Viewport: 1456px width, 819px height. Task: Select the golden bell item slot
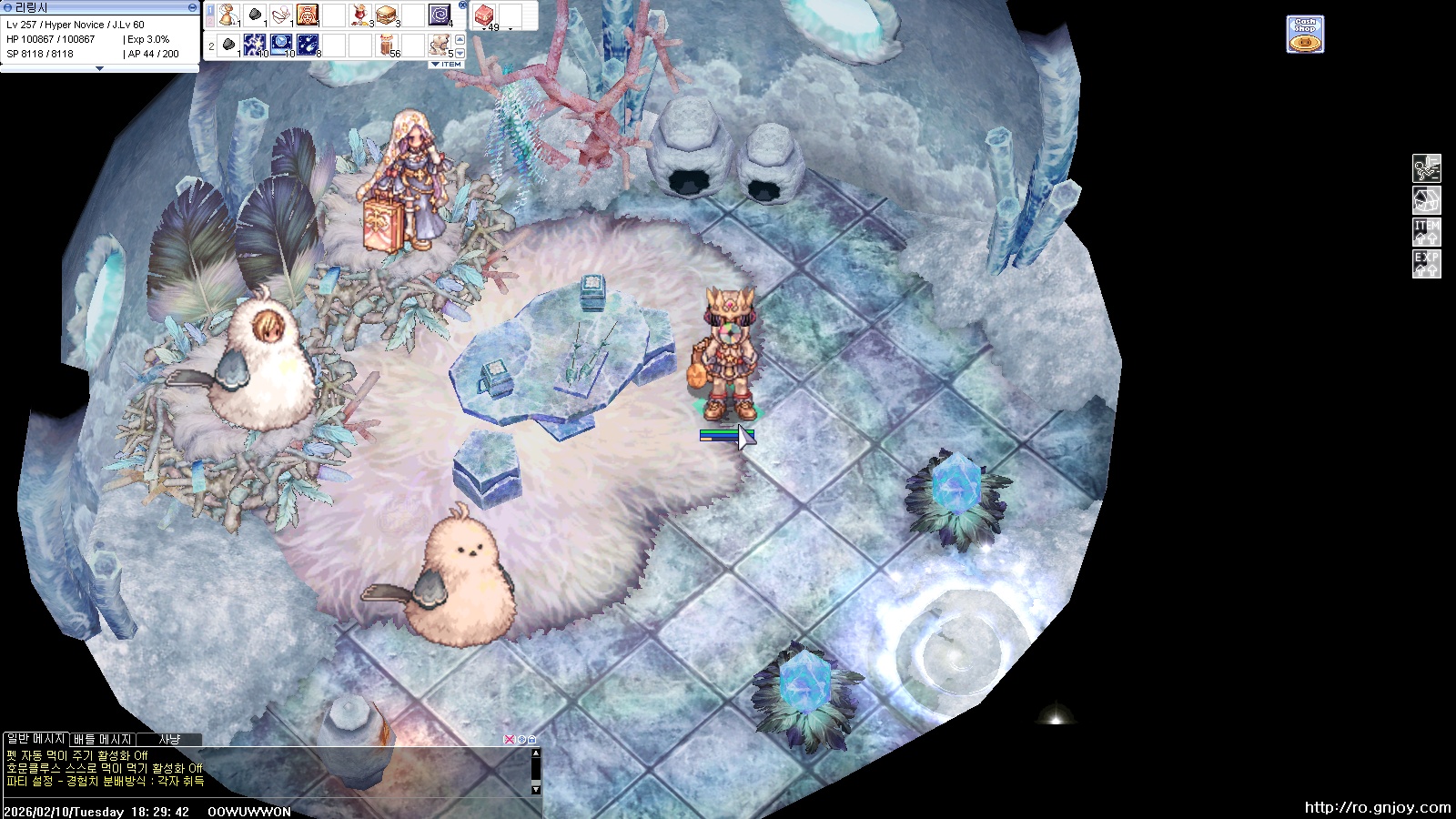click(x=227, y=15)
